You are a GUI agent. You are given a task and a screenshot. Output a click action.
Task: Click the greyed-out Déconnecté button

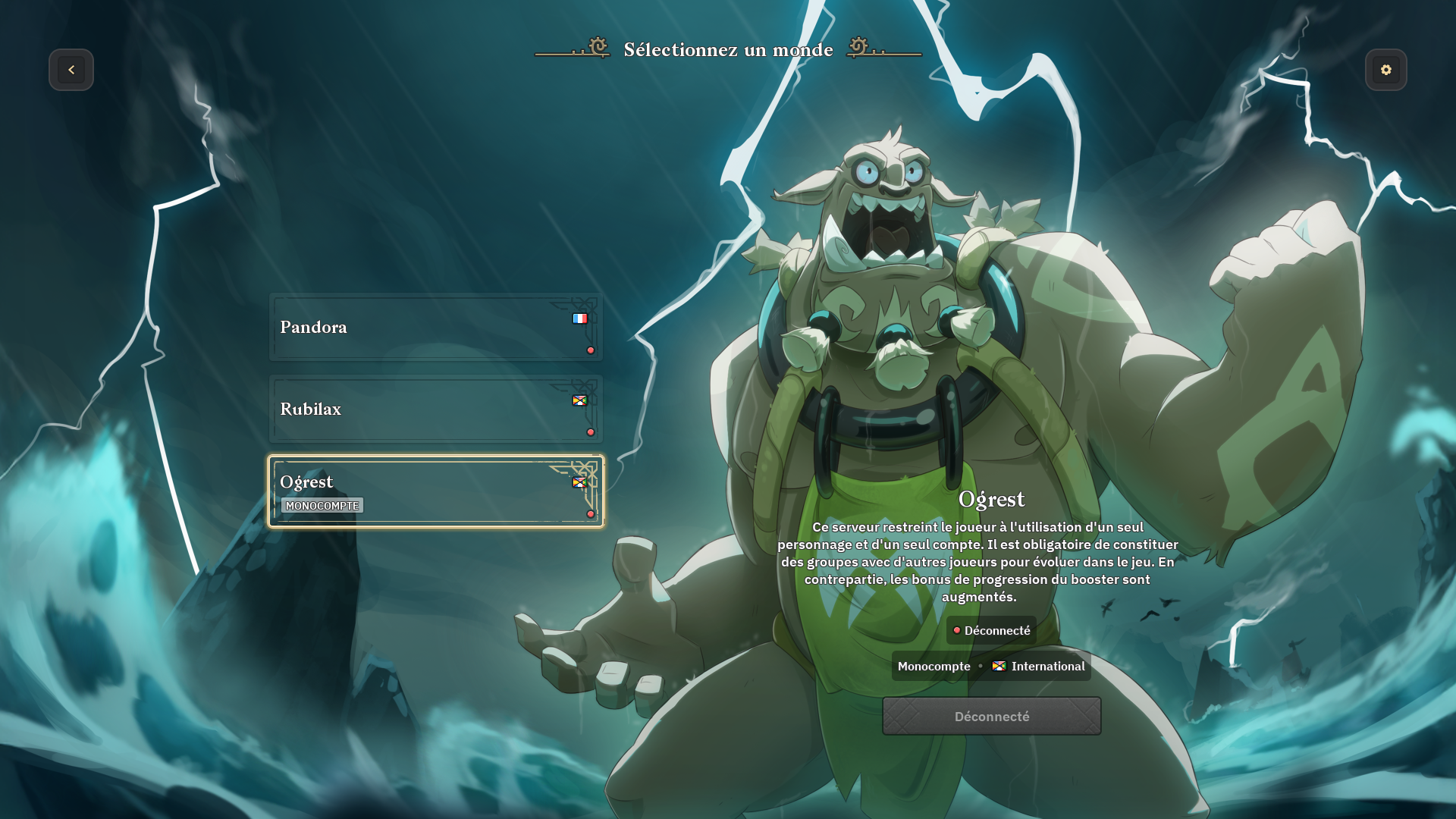991,716
